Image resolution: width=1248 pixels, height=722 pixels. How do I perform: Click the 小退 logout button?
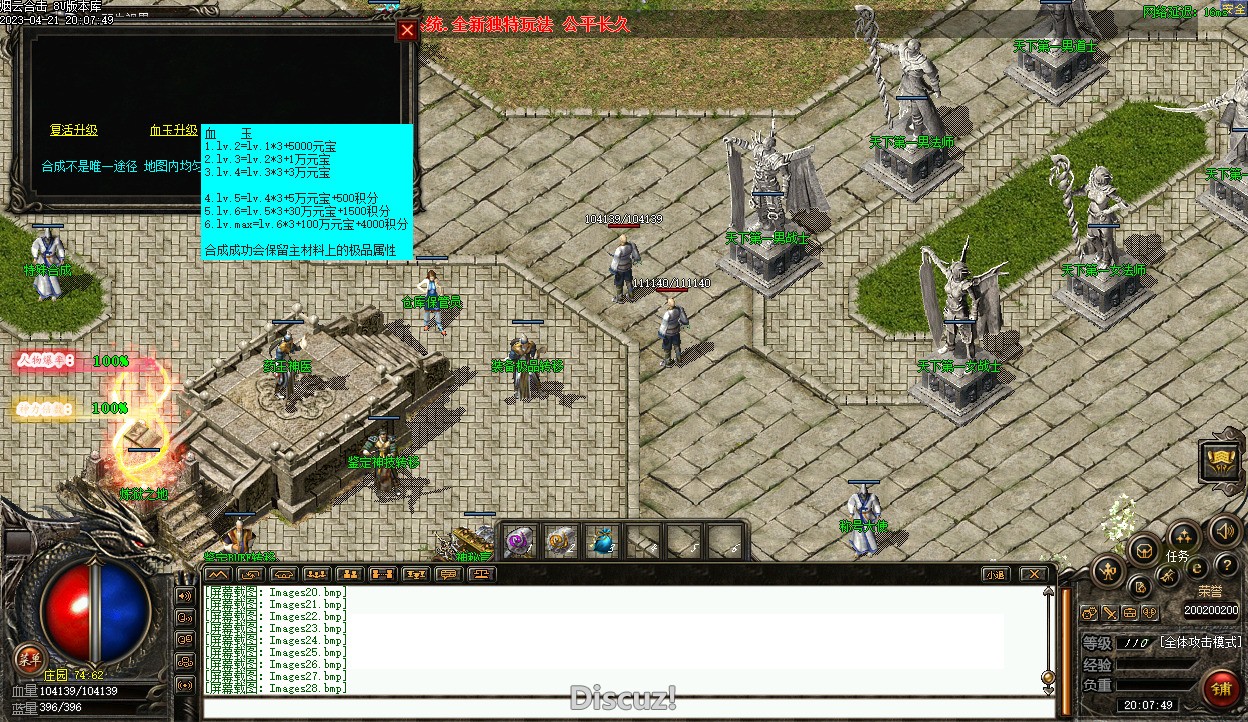coord(994,574)
